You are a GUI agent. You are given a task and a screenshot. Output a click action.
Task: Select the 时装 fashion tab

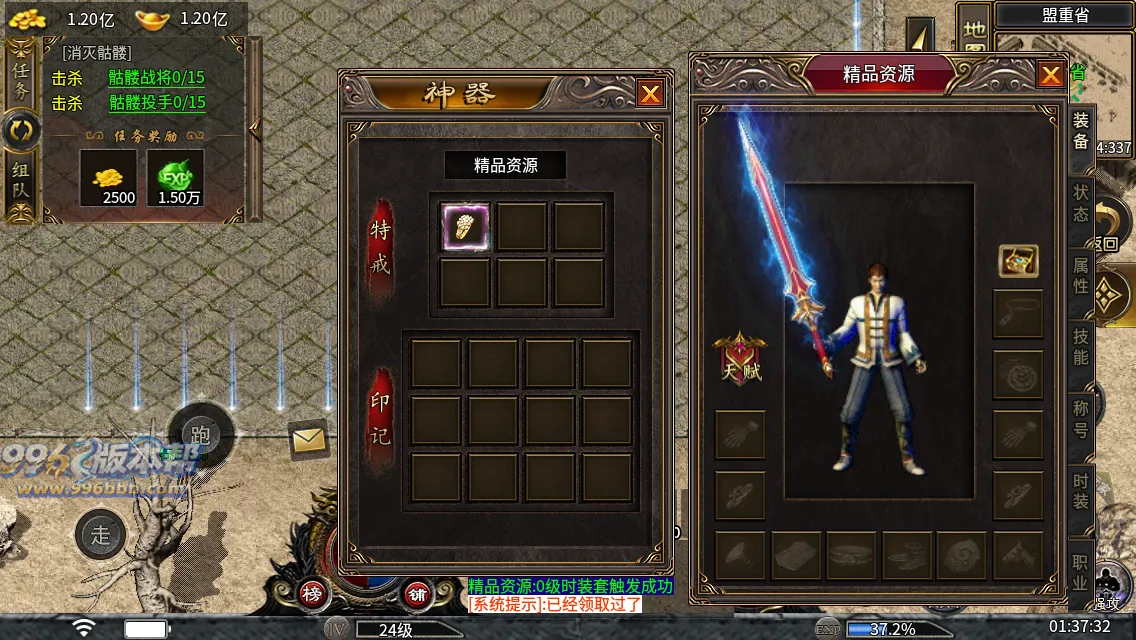tap(1081, 491)
